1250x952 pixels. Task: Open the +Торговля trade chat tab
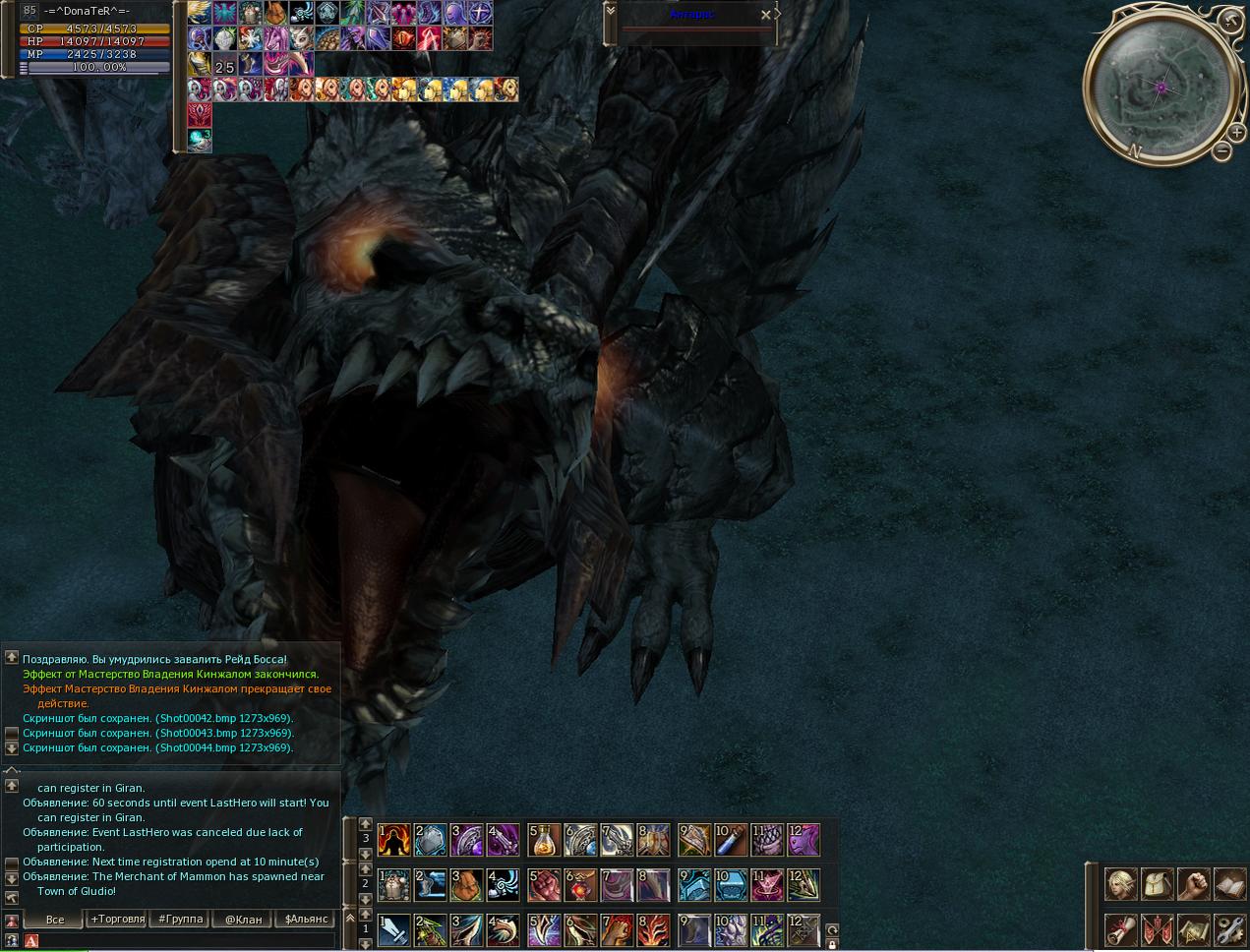117,920
